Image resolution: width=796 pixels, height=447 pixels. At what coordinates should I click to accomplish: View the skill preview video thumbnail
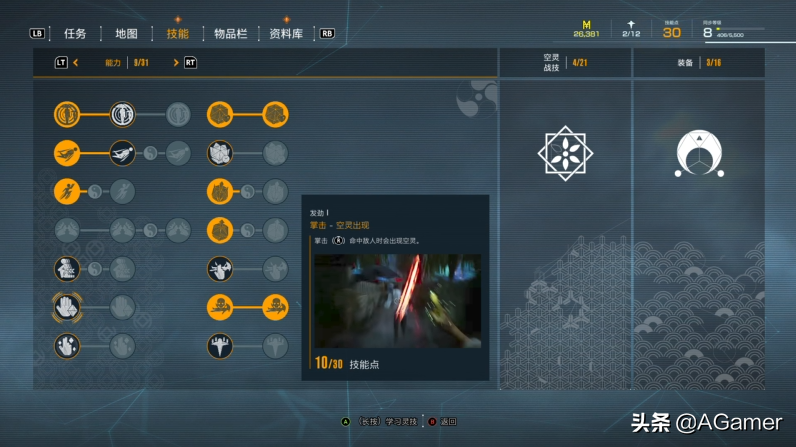tap(397, 300)
